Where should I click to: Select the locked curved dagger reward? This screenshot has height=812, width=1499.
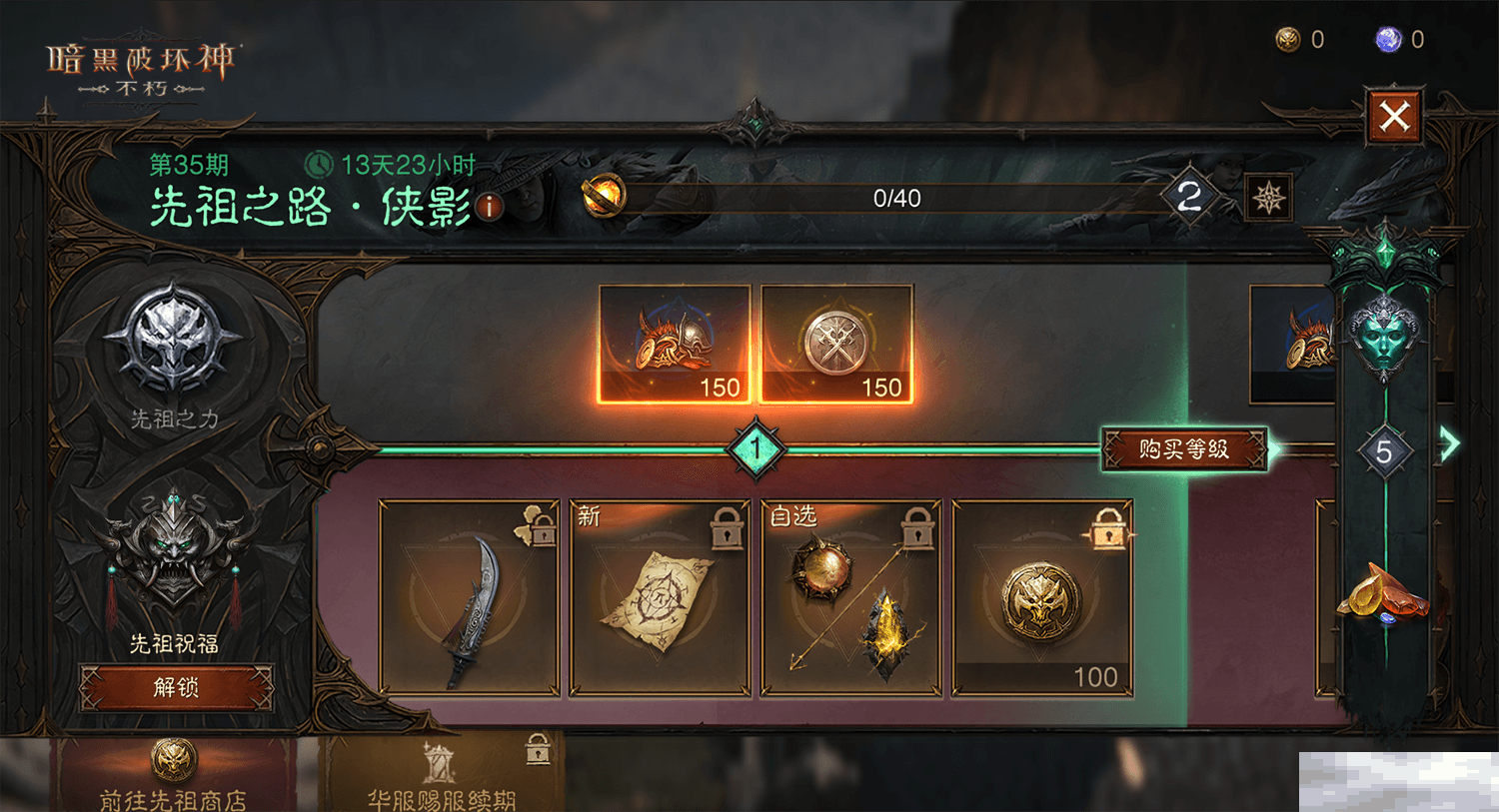point(469,597)
